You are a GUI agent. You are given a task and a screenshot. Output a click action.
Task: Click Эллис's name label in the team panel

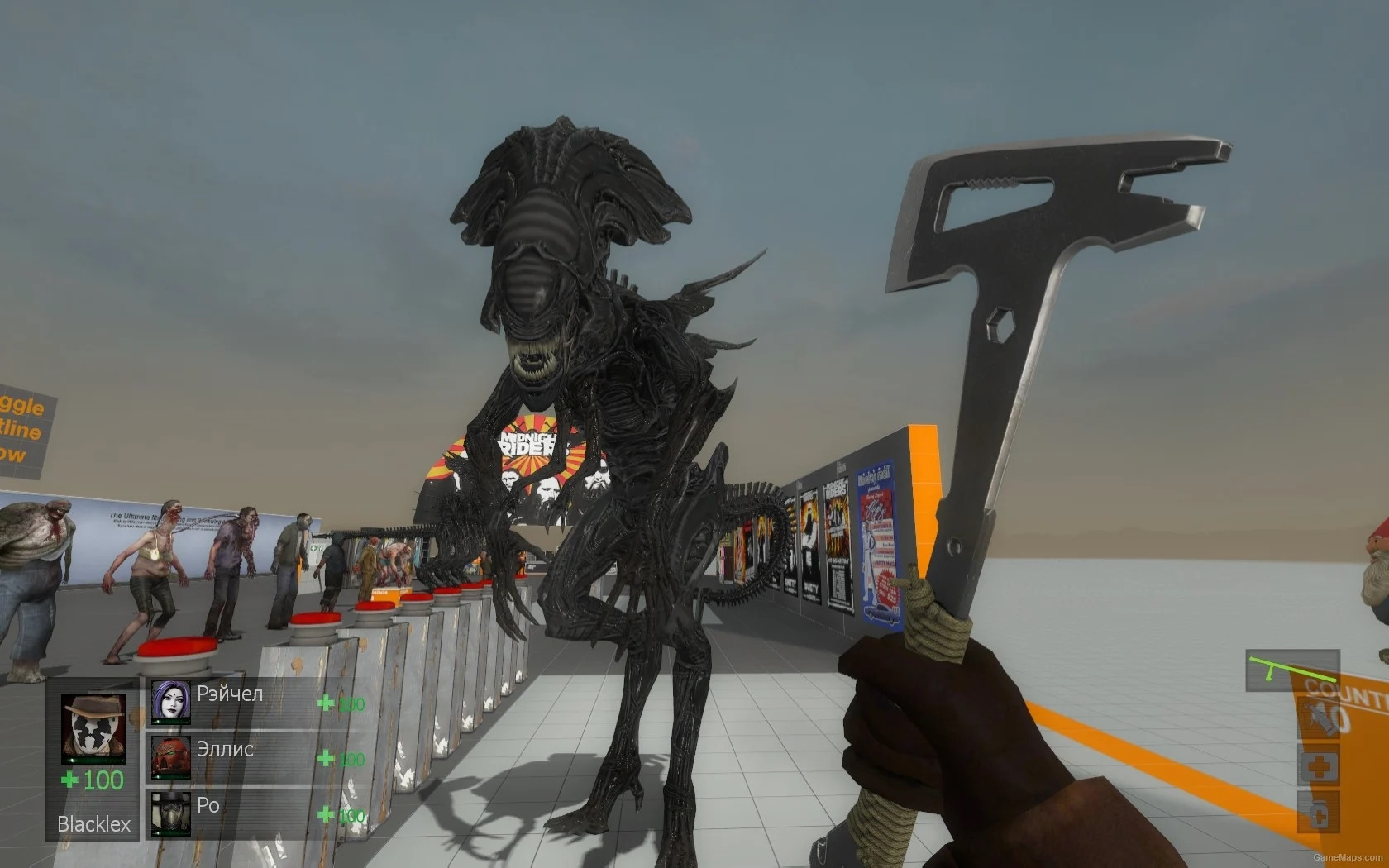[224, 751]
